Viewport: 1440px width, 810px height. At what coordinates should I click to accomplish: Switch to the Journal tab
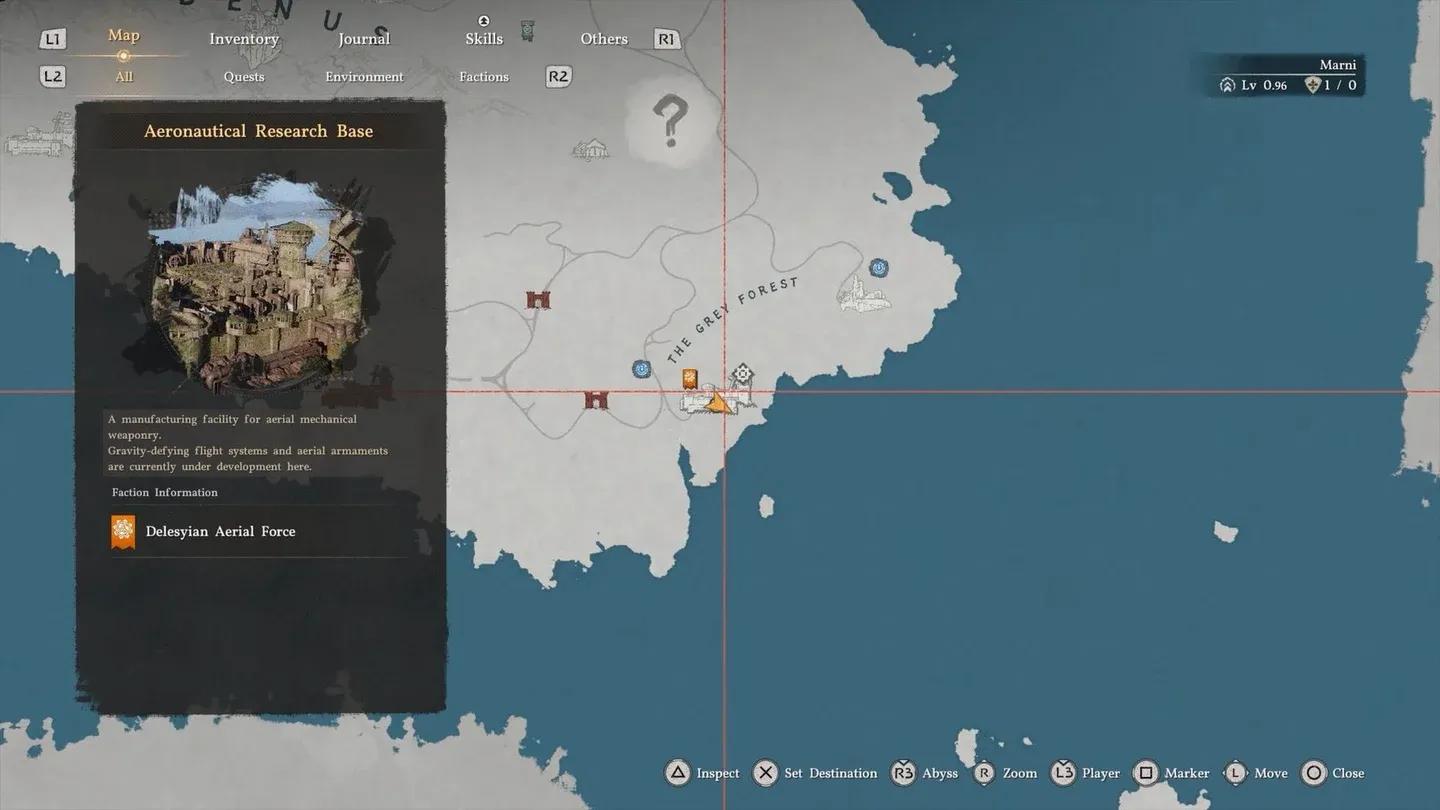click(363, 38)
